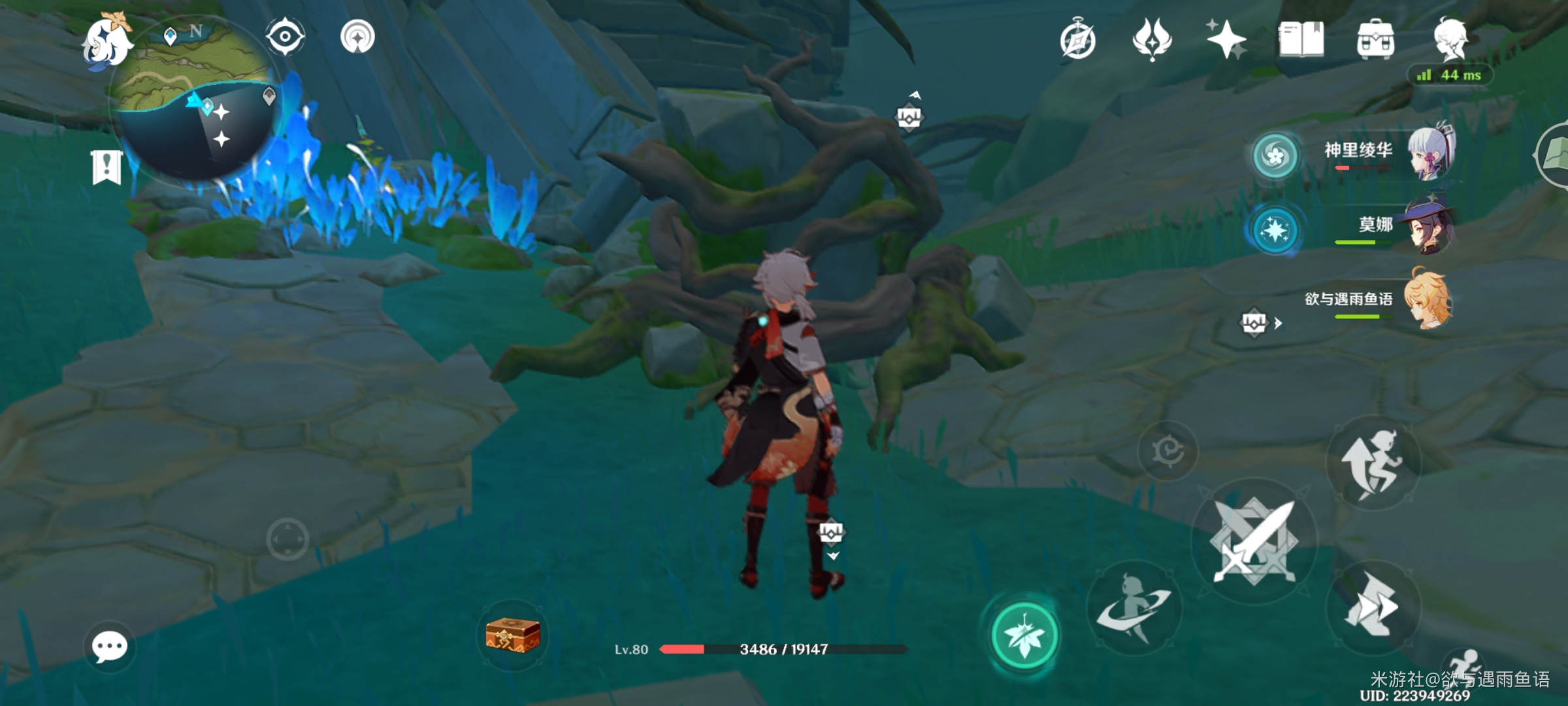Tap the jump button
Screen dimensions: 1568x706
pyautogui.click(x=1373, y=463)
